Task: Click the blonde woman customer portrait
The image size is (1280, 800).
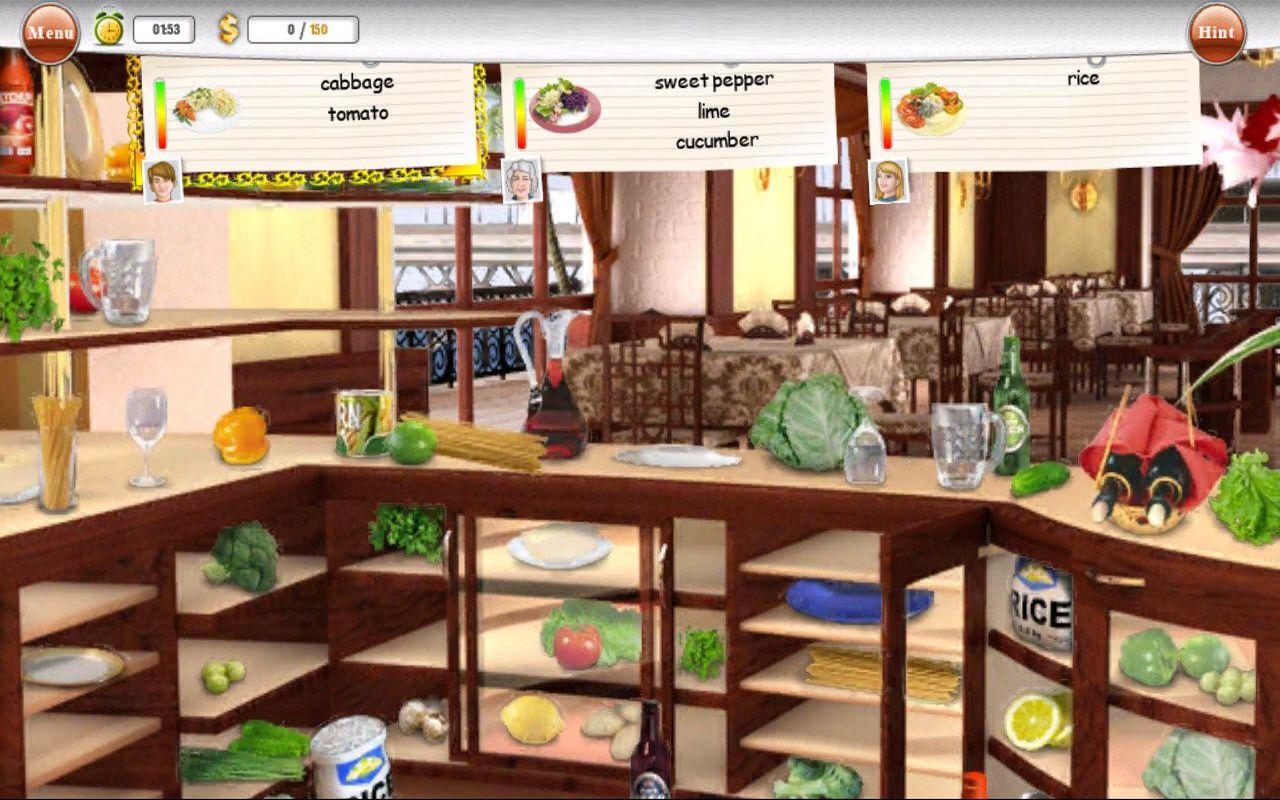Action: coord(888,180)
